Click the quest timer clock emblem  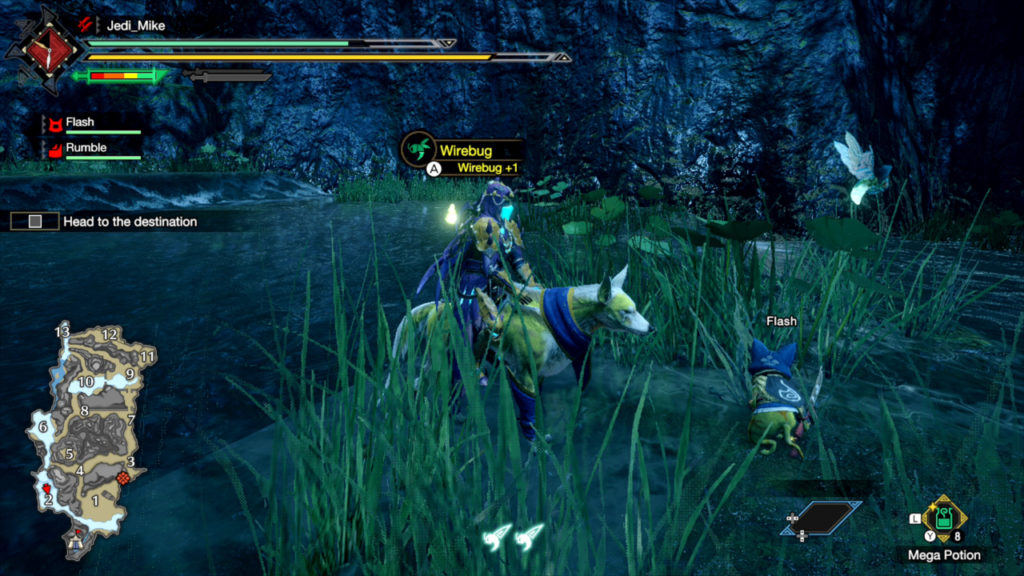click(x=40, y=47)
